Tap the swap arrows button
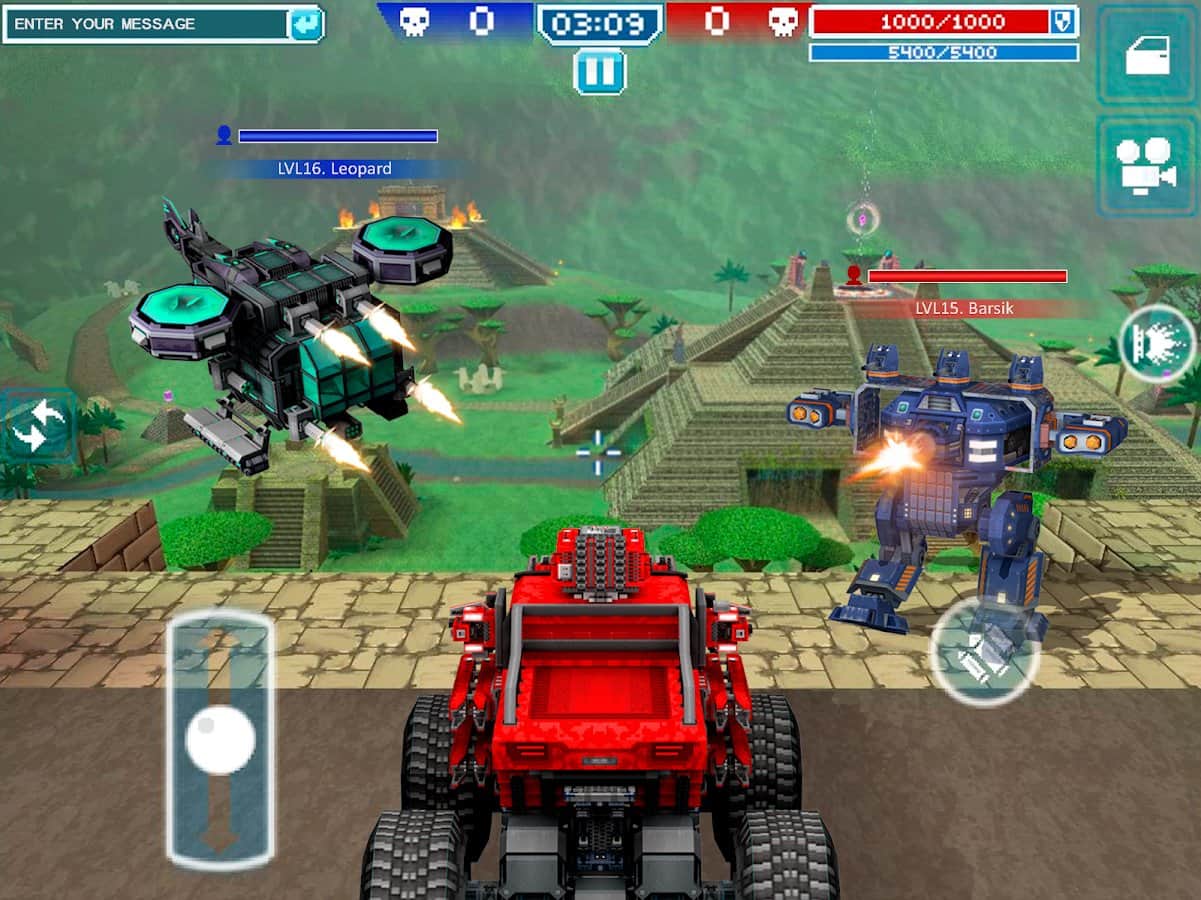Image resolution: width=1201 pixels, height=900 pixels. [36, 427]
